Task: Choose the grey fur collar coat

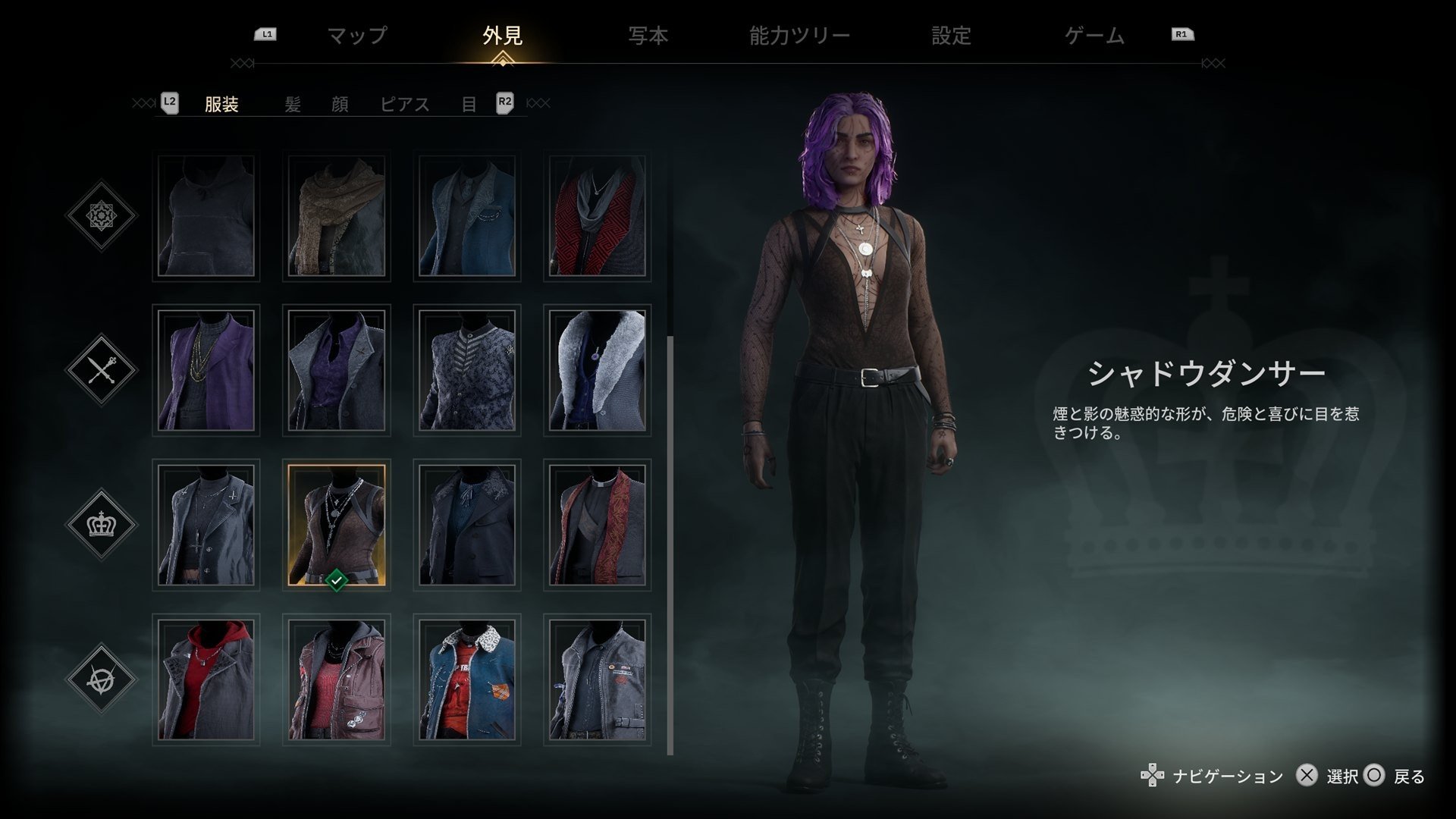Action: (598, 371)
